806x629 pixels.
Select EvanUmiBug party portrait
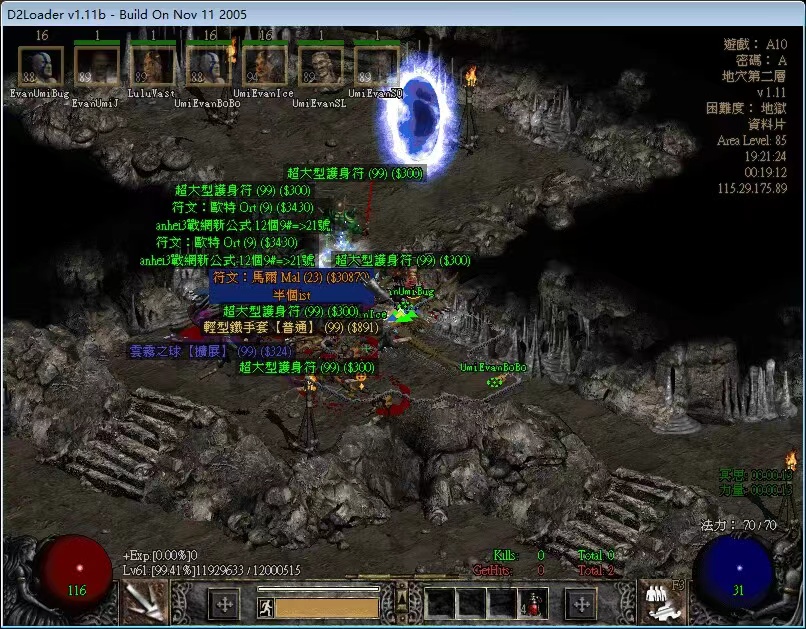(41, 66)
